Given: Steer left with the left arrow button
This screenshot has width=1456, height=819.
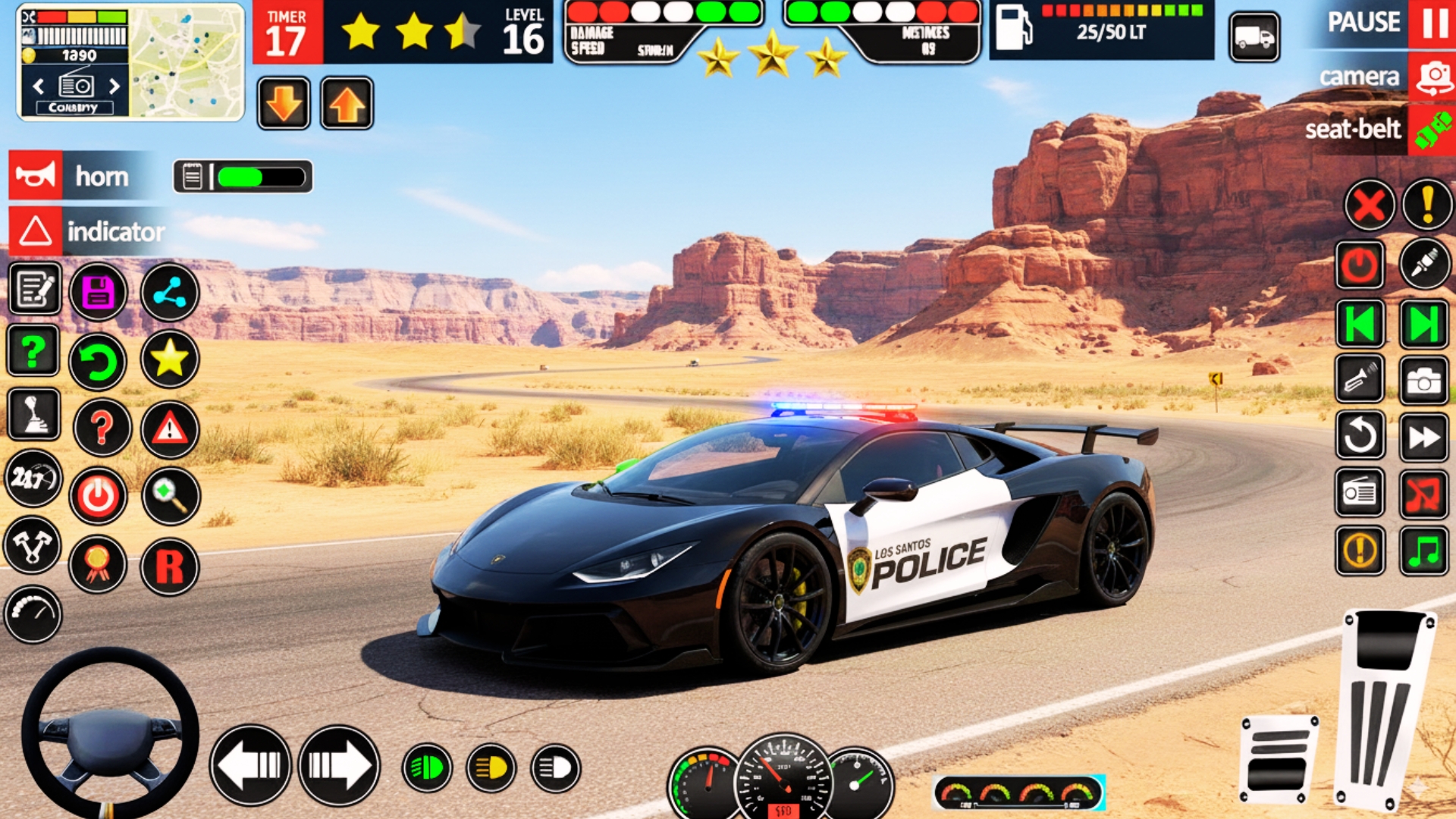Looking at the screenshot, I should (x=250, y=765).
